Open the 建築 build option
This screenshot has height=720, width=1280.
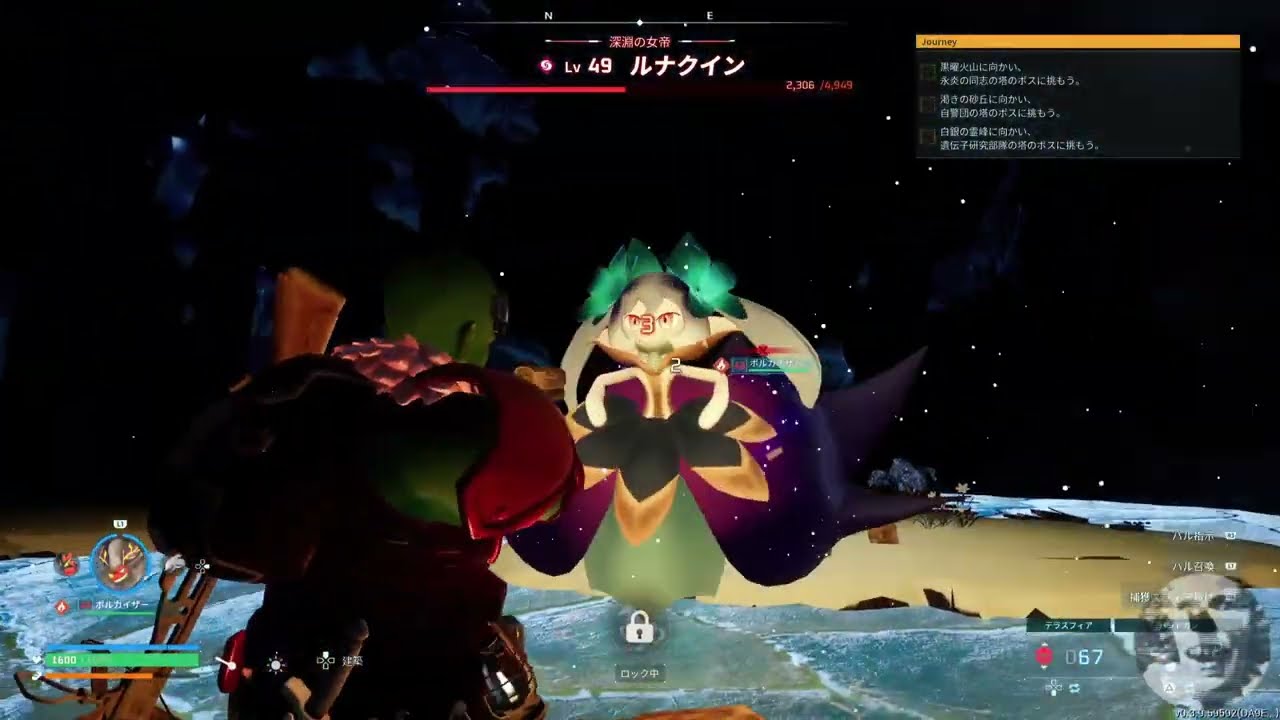[340, 661]
